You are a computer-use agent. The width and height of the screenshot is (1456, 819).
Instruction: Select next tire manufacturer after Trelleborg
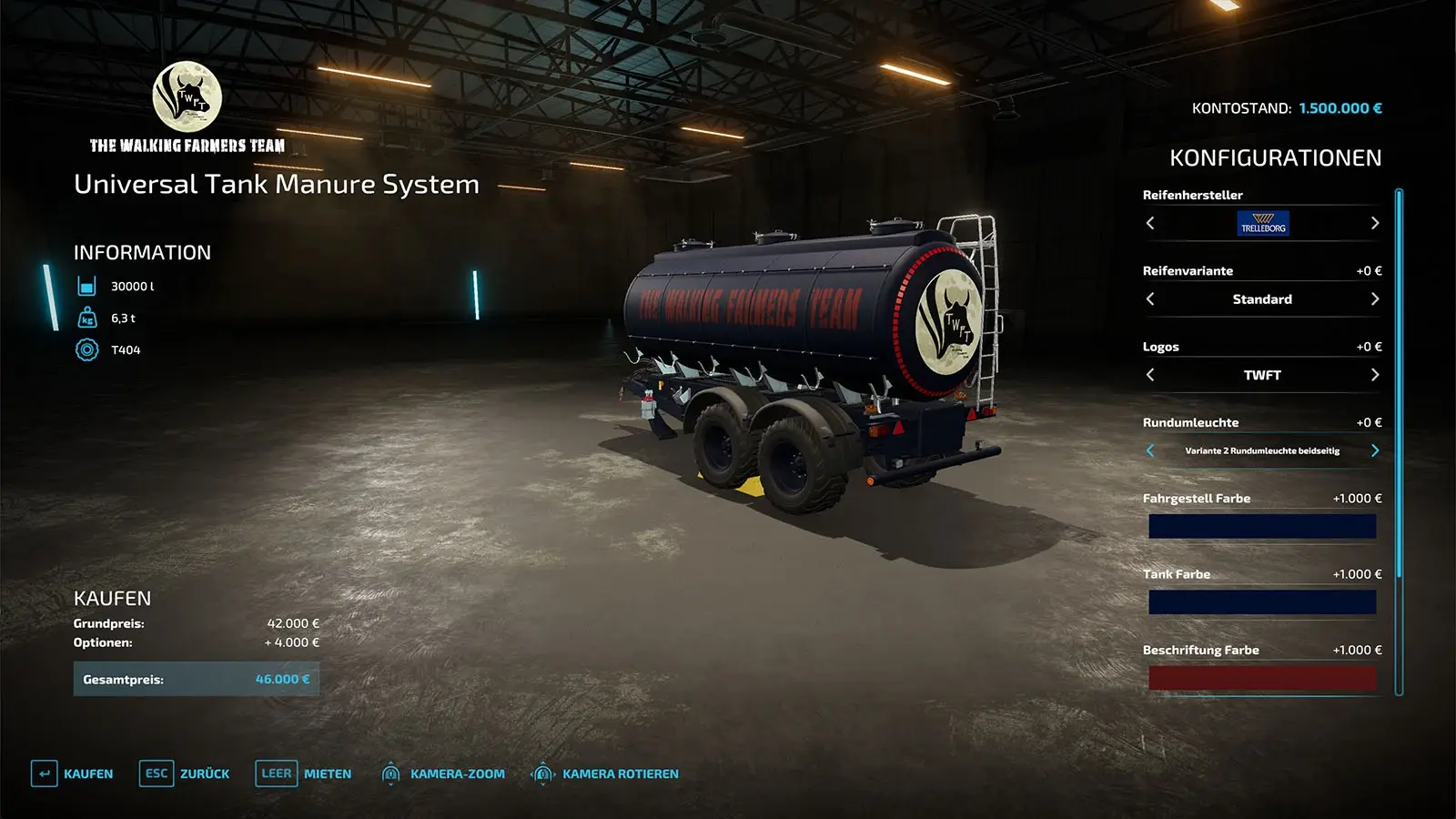click(x=1374, y=223)
